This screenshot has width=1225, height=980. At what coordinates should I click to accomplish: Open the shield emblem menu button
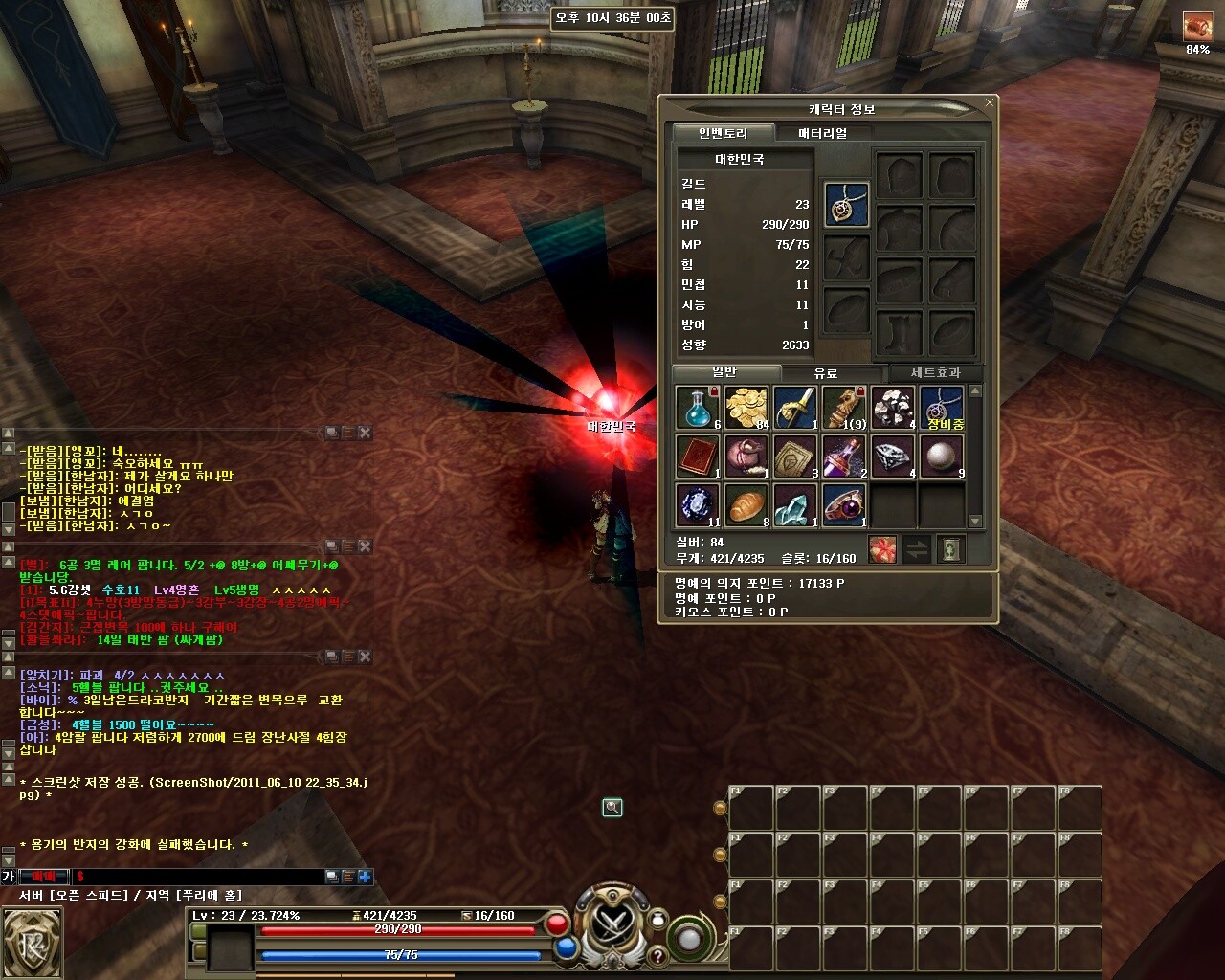pyautogui.click(x=32, y=942)
